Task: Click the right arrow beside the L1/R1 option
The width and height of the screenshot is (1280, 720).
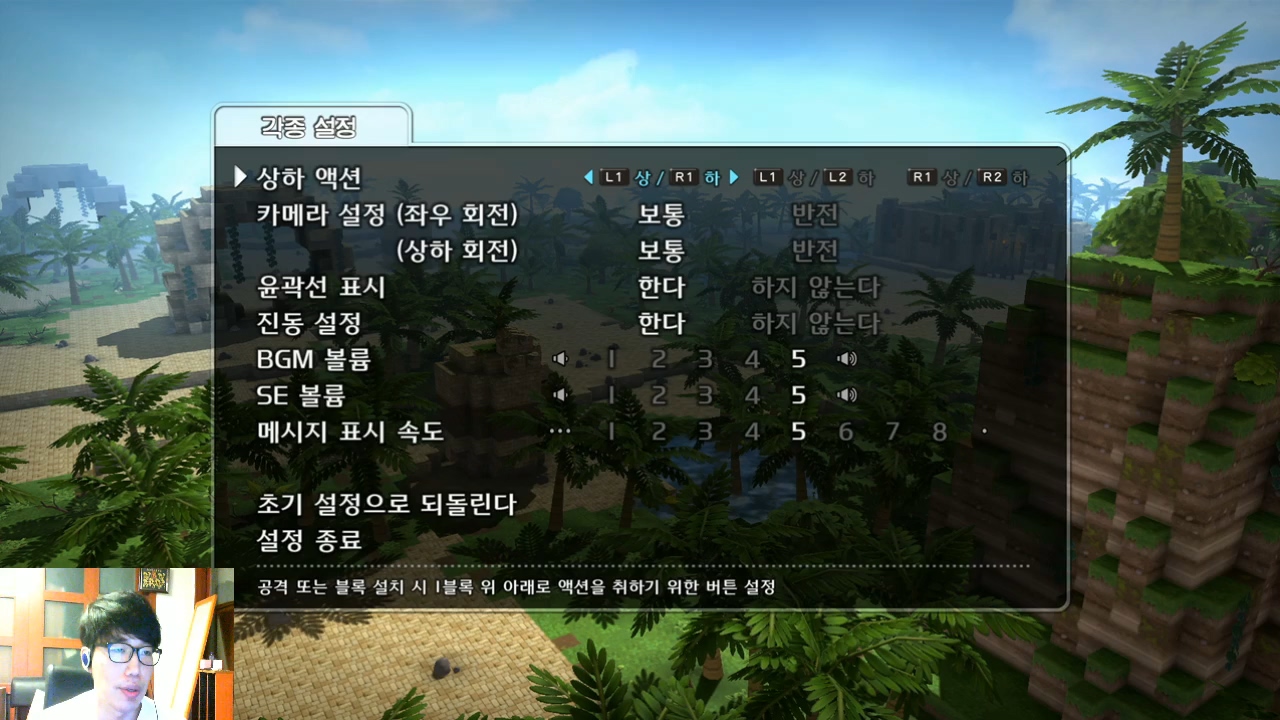Action: pyautogui.click(x=735, y=178)
